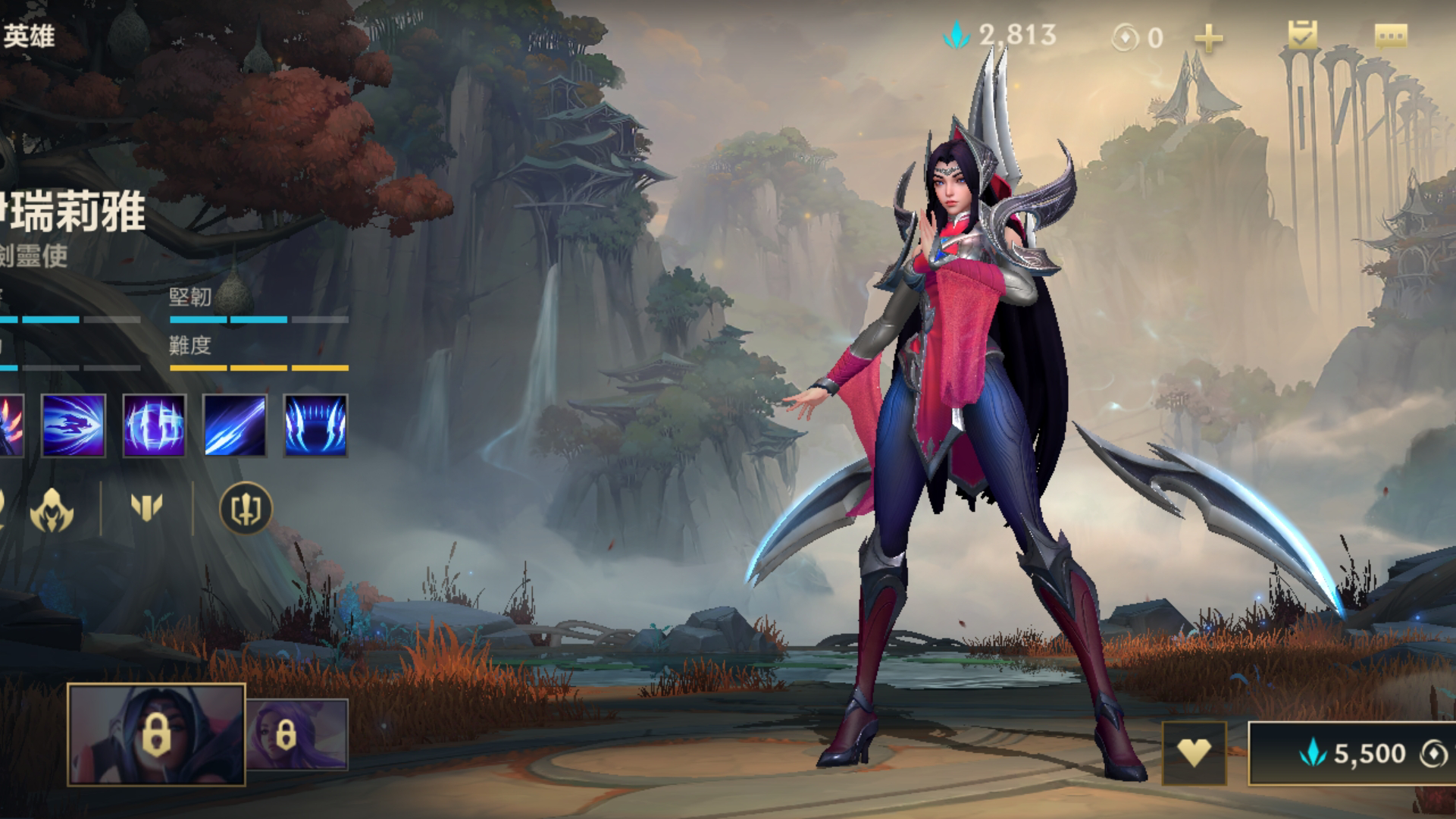
Task: Add currency with the plus icon
Action: click(1208, 38)
